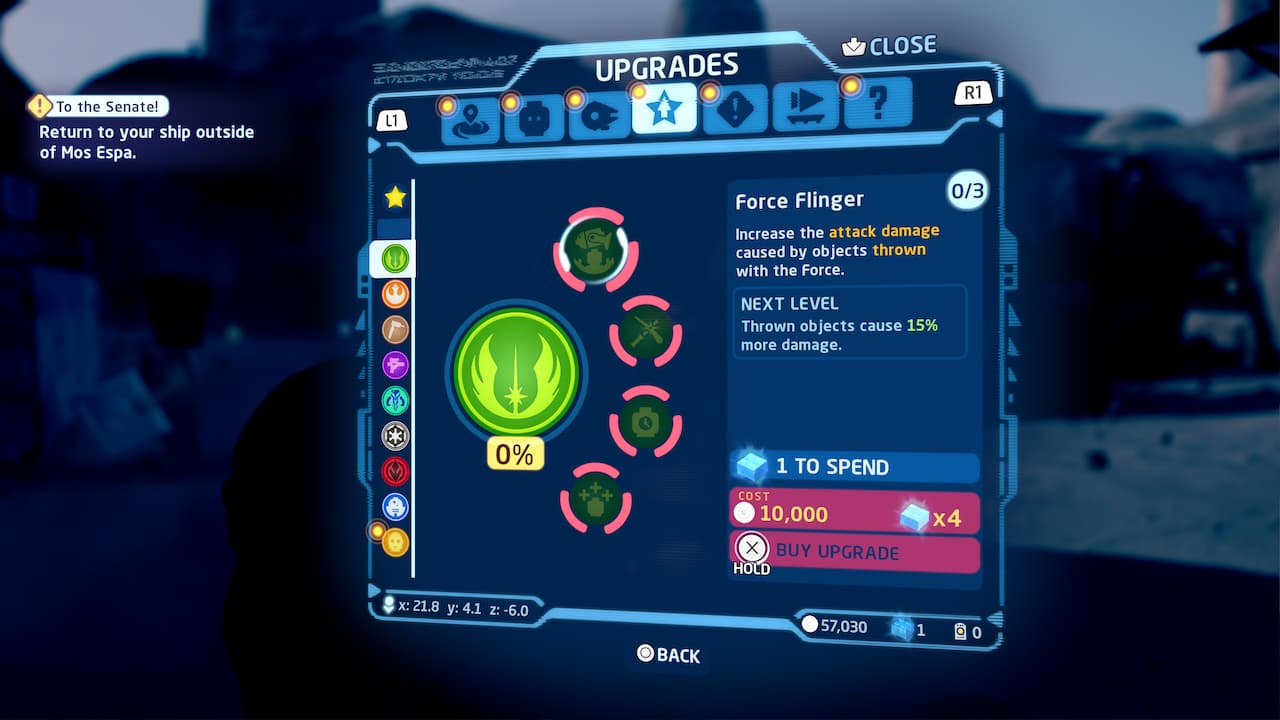The width and height of the screenshot is (1280, 720).
Task: Choose the blue astromech droid category
Action: 395,506
